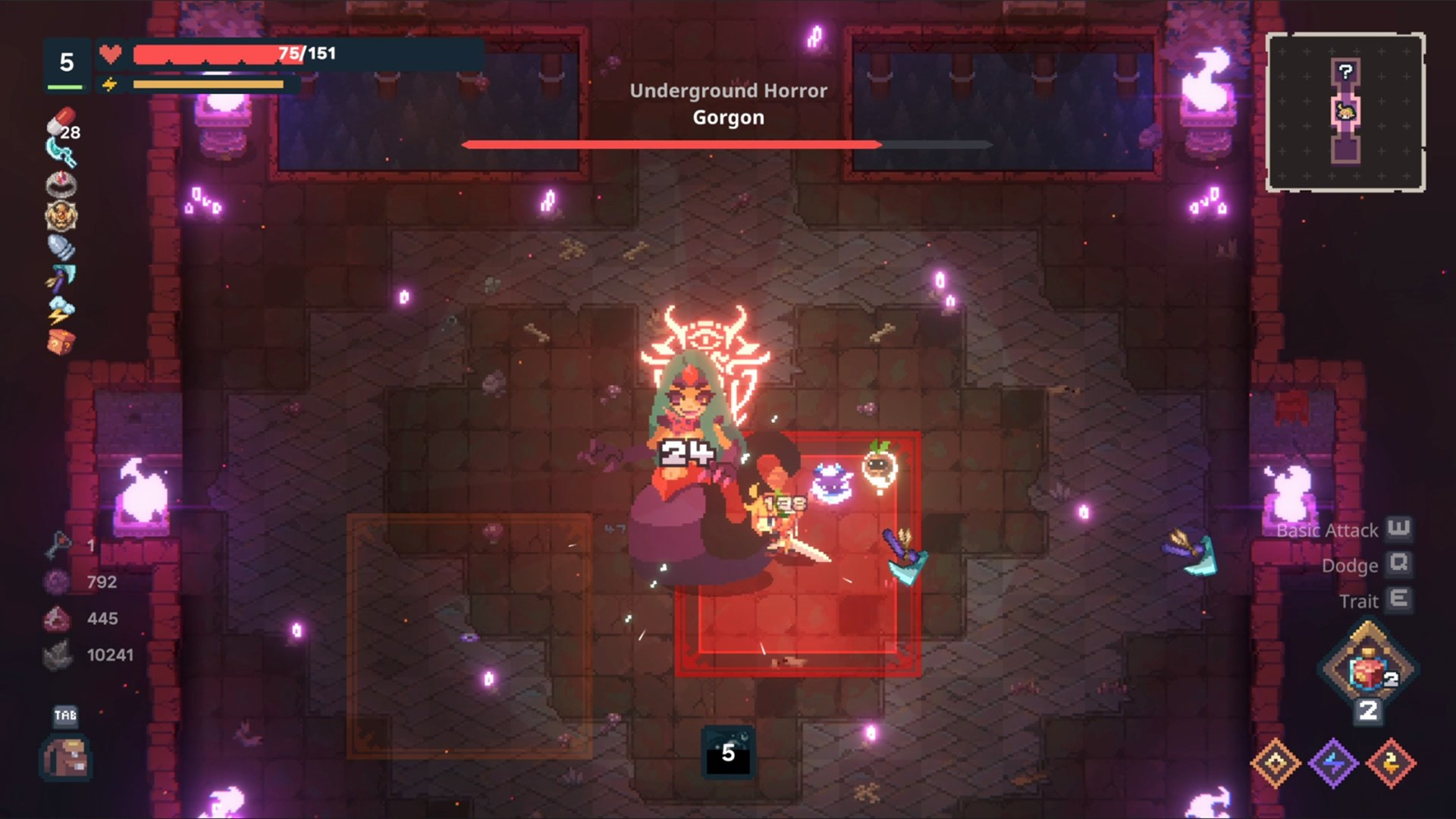Select the silver bullet relic icon
This screenshot has height=819, width=1456.
coord(61,247)
